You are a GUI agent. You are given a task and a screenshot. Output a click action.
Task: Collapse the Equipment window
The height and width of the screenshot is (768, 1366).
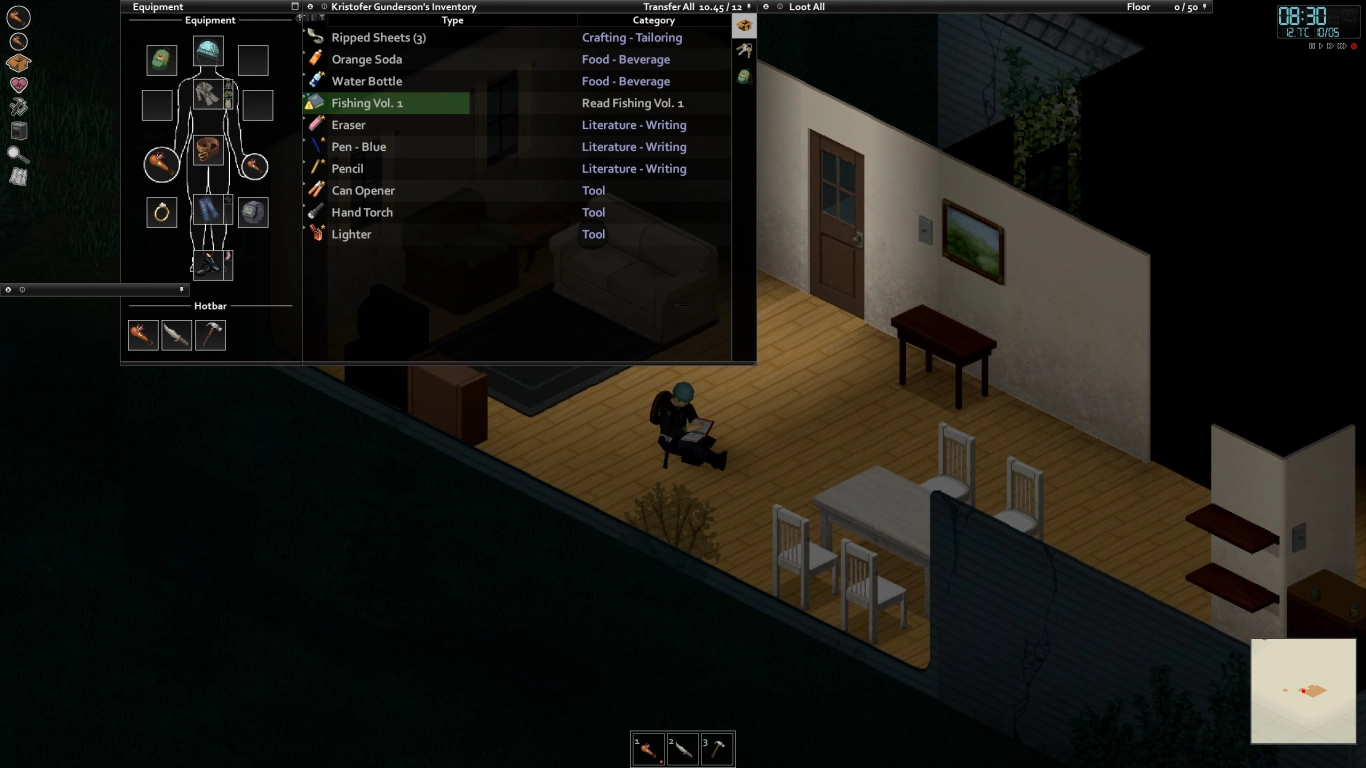tap(293, 6)
